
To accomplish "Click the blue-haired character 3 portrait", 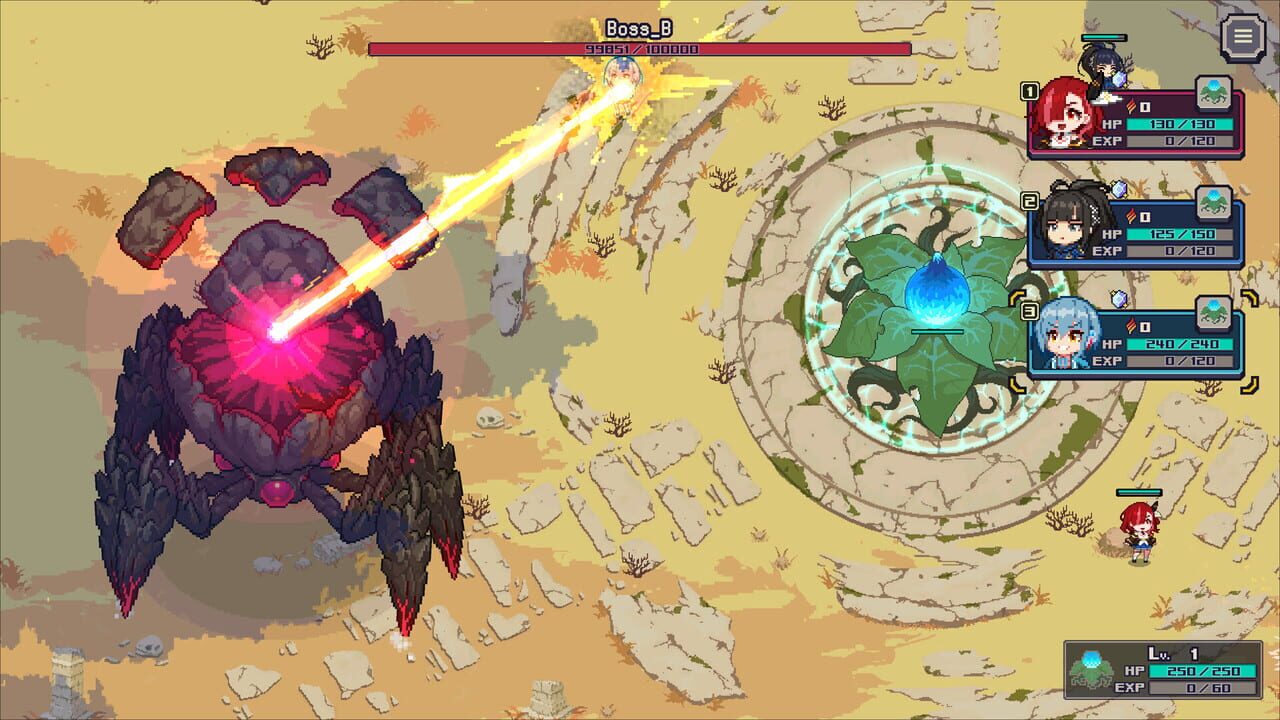I will click(1062, 334).
